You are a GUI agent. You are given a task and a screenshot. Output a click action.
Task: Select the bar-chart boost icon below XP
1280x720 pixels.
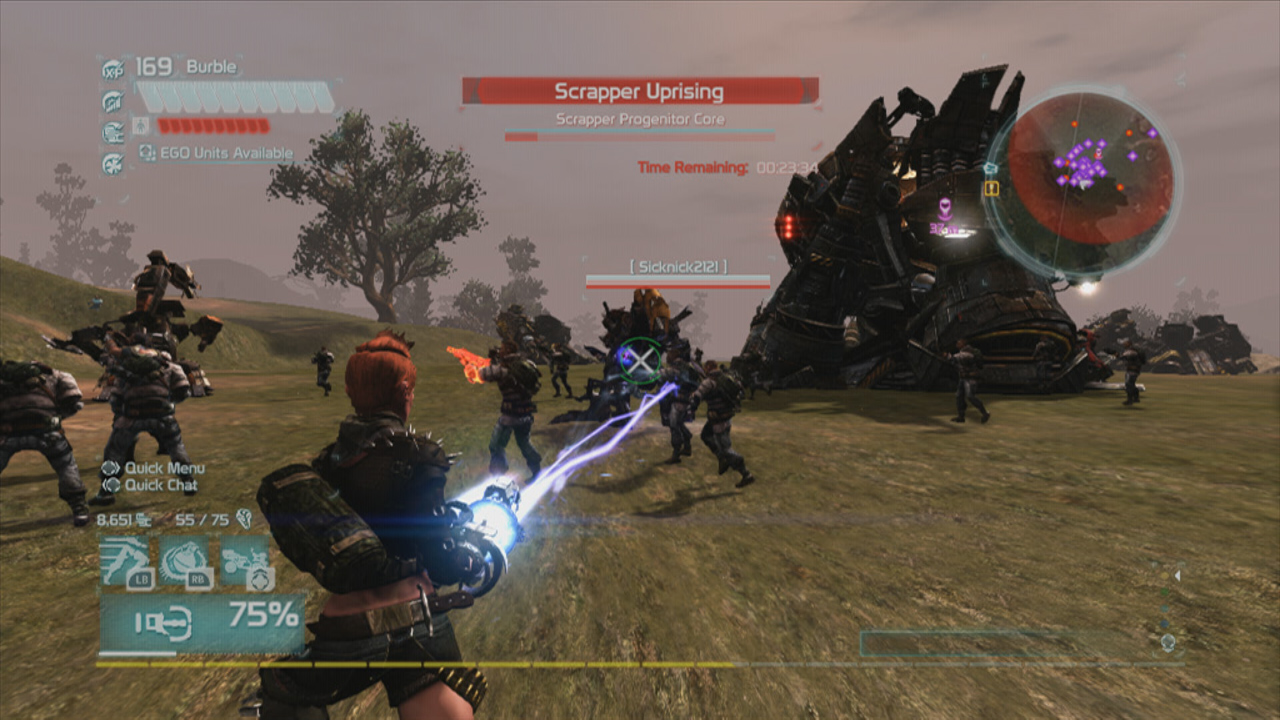tap(113, 101)
